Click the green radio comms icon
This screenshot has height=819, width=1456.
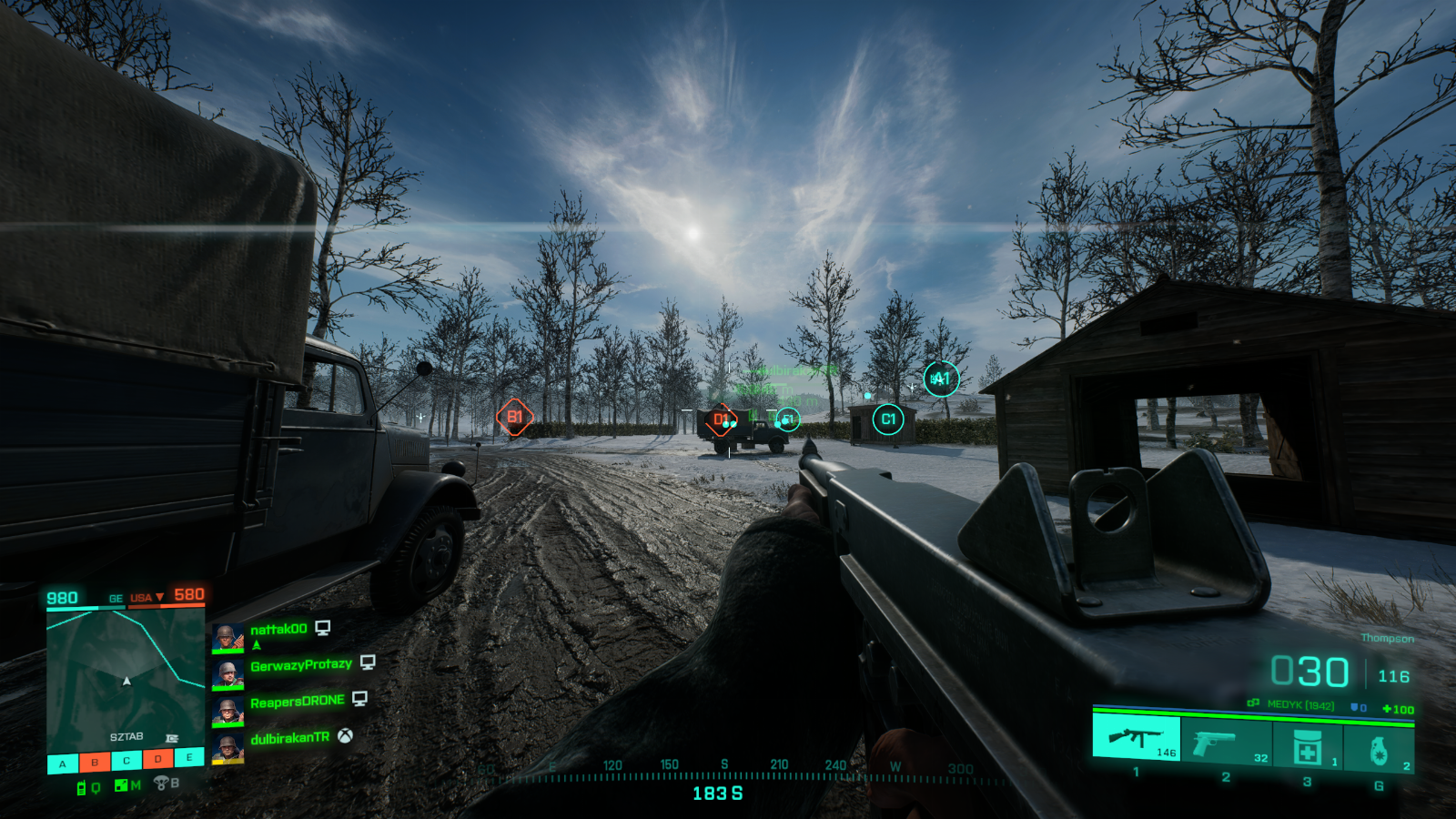tap(81, 788)
